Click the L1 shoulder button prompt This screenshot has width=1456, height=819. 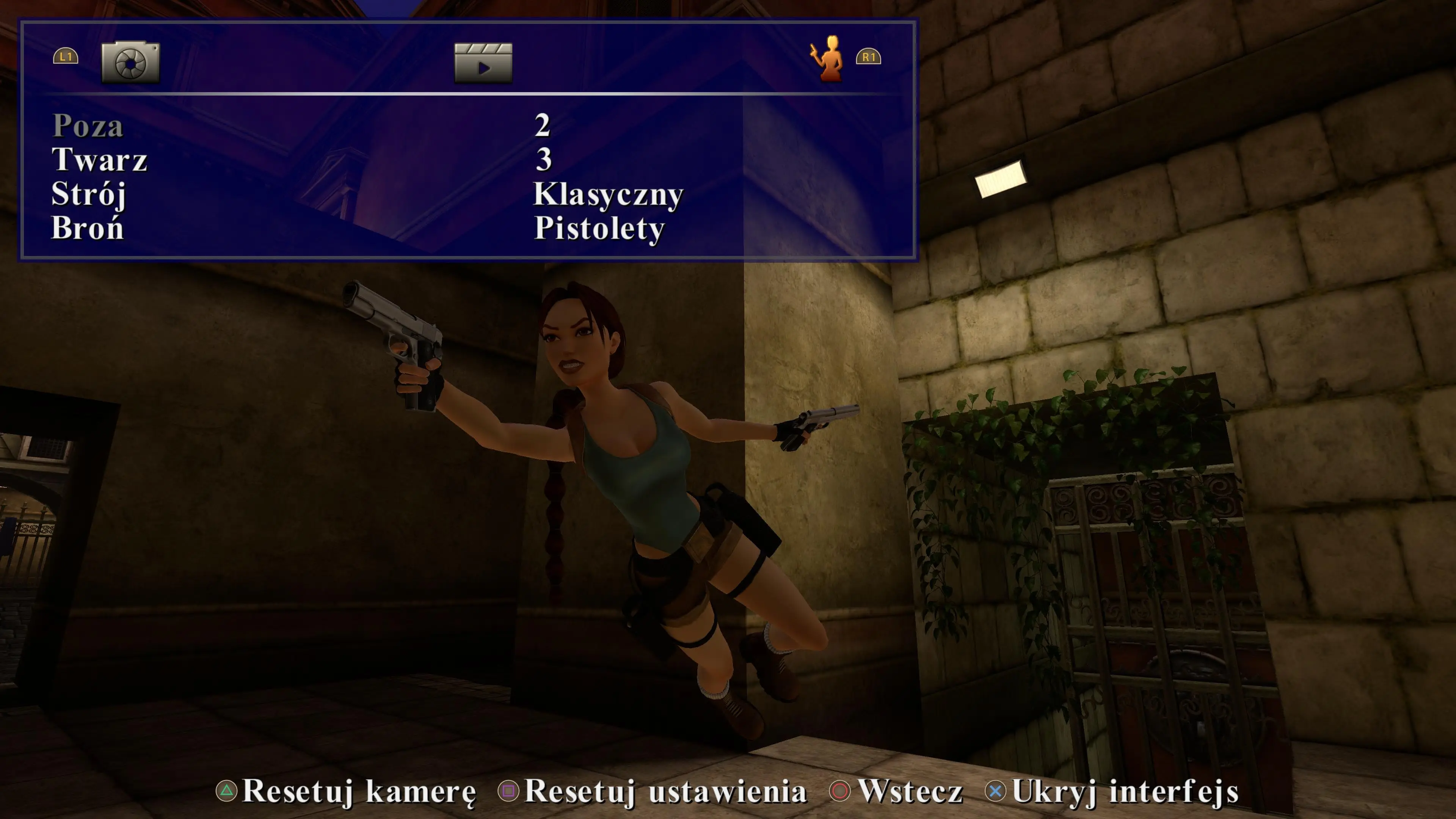coord(66,56)
